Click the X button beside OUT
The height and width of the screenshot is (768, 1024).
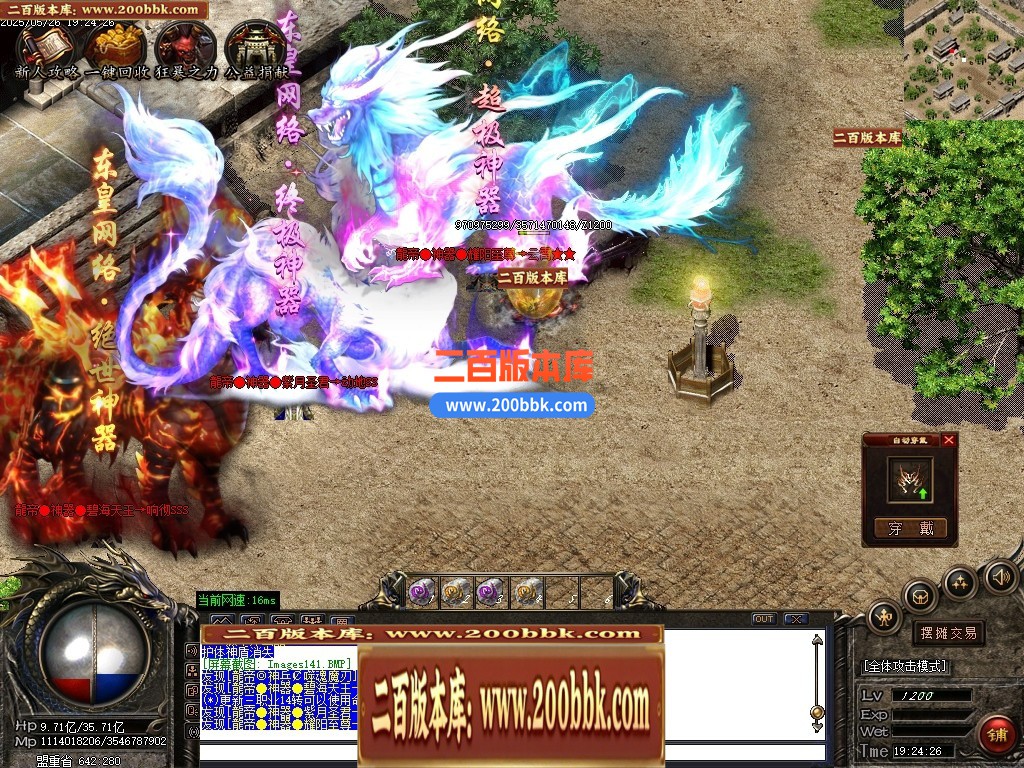tap(796, 619)
